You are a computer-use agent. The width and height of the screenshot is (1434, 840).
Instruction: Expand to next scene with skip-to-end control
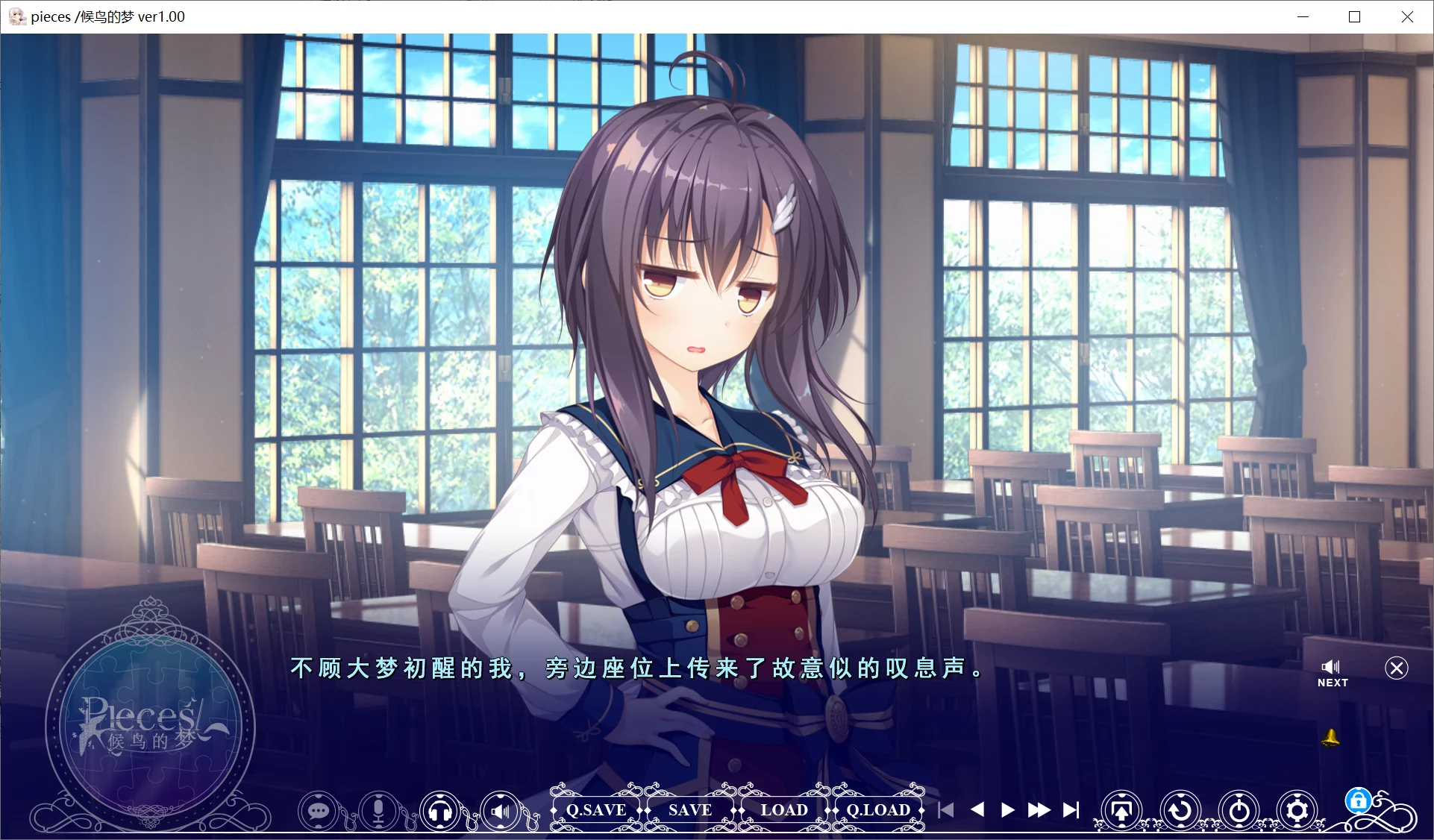(1071, 810)
